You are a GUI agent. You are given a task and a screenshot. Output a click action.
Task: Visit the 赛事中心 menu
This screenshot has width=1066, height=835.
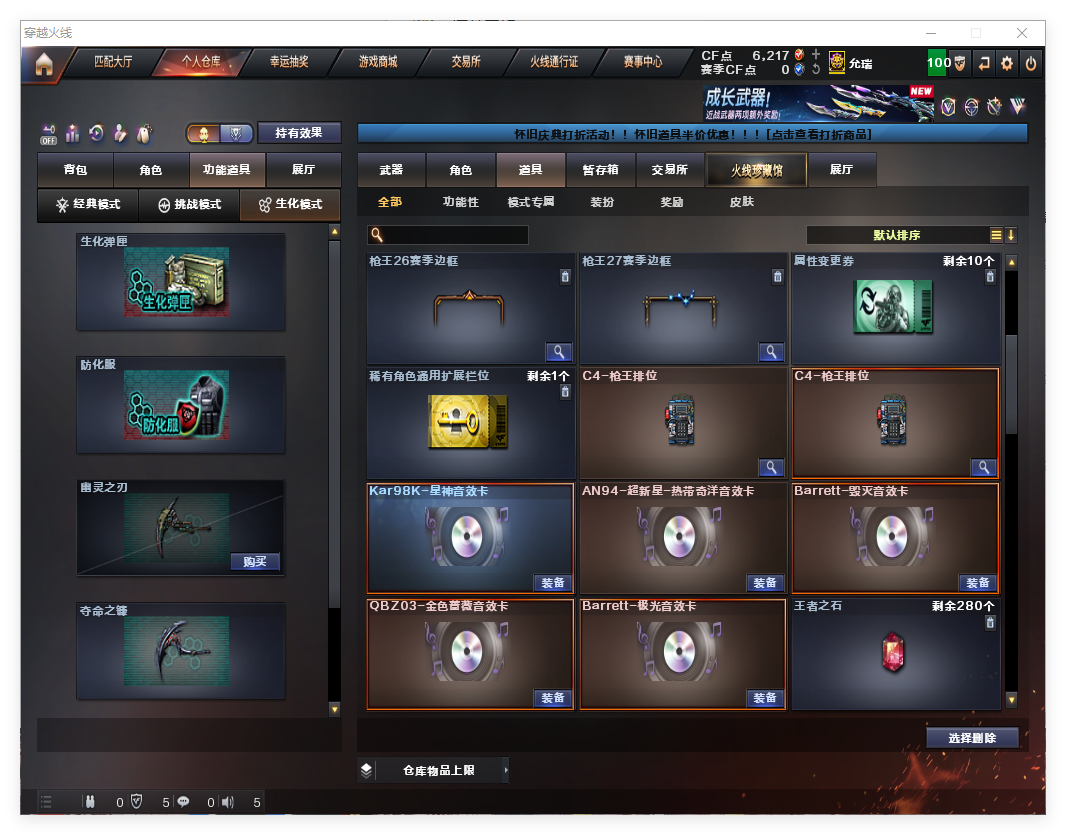click(x=642, y=62)
